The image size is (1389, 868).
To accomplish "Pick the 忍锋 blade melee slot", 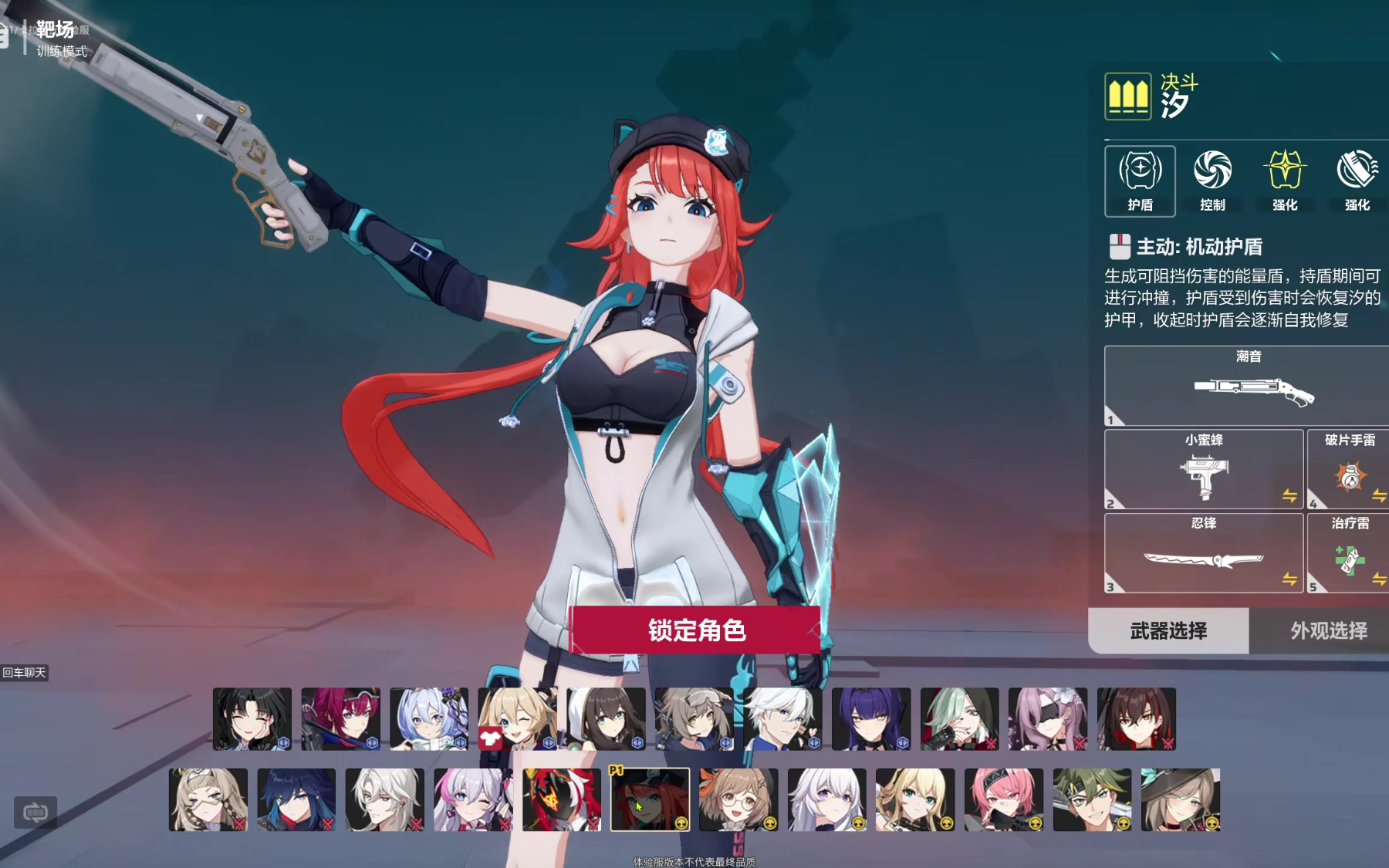I will coord(1204,553).
